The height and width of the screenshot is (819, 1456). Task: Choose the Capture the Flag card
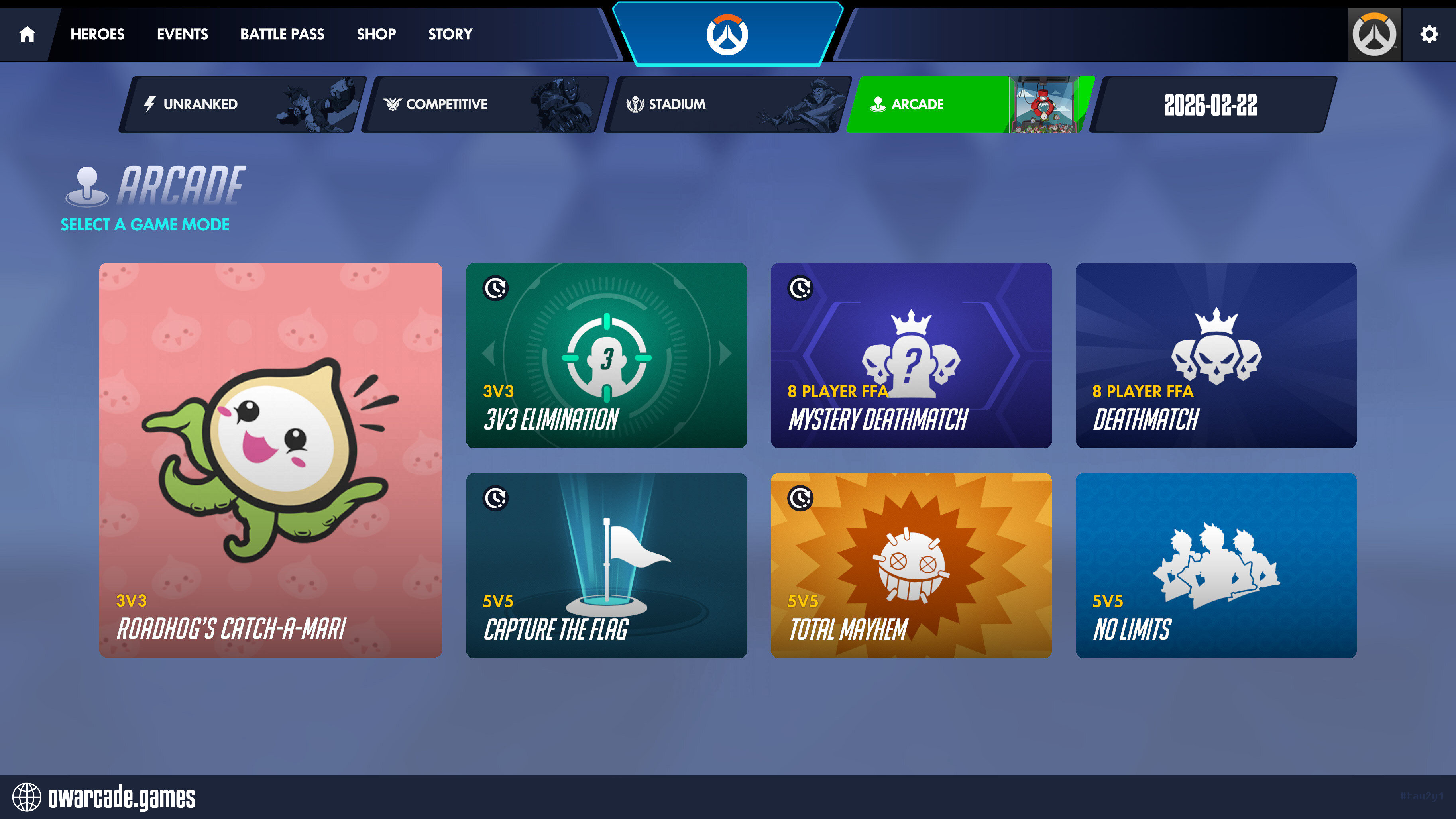[607, 565]
